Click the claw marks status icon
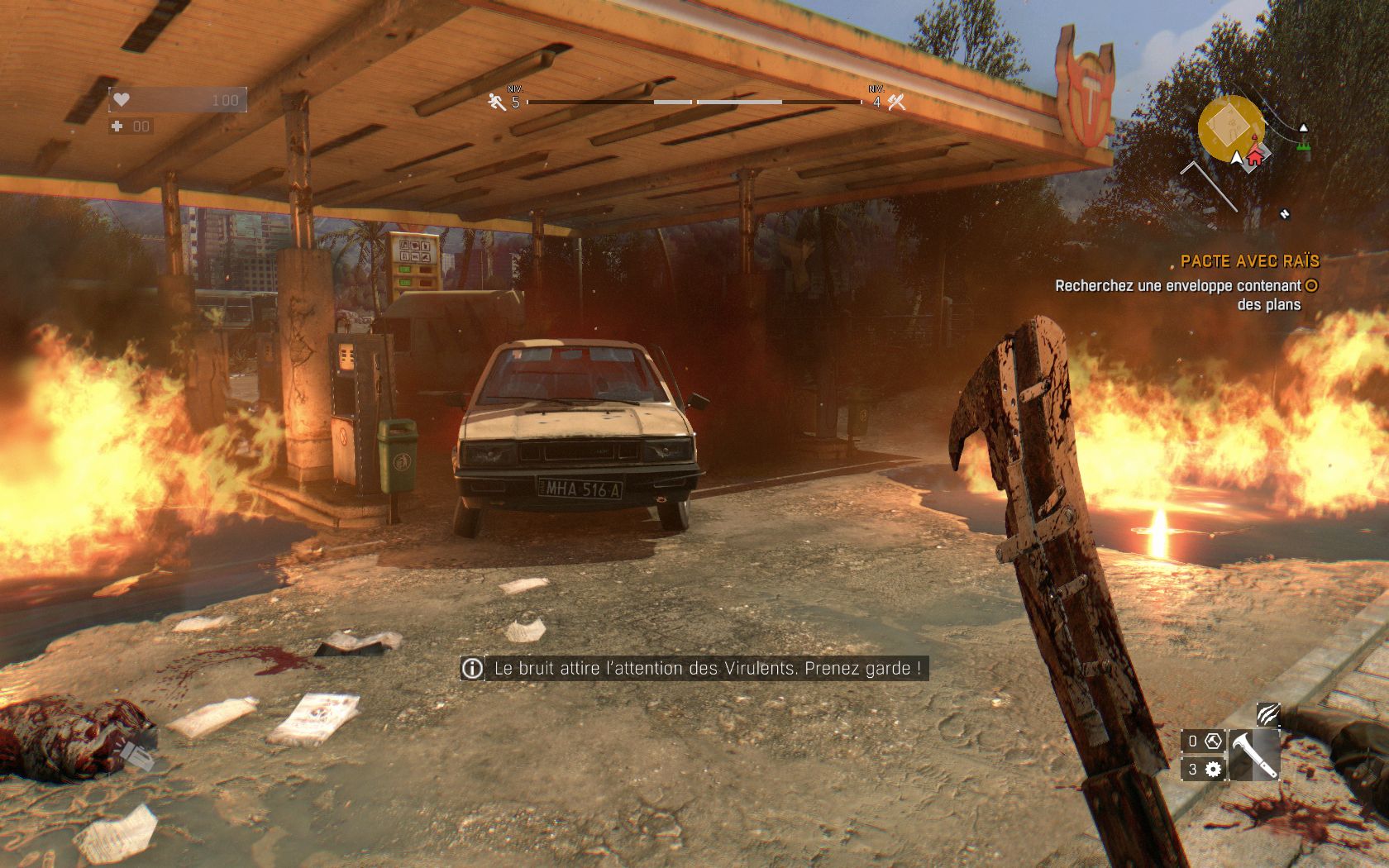The width and height of the screenshot is (1389, 868). point(1267,713)
